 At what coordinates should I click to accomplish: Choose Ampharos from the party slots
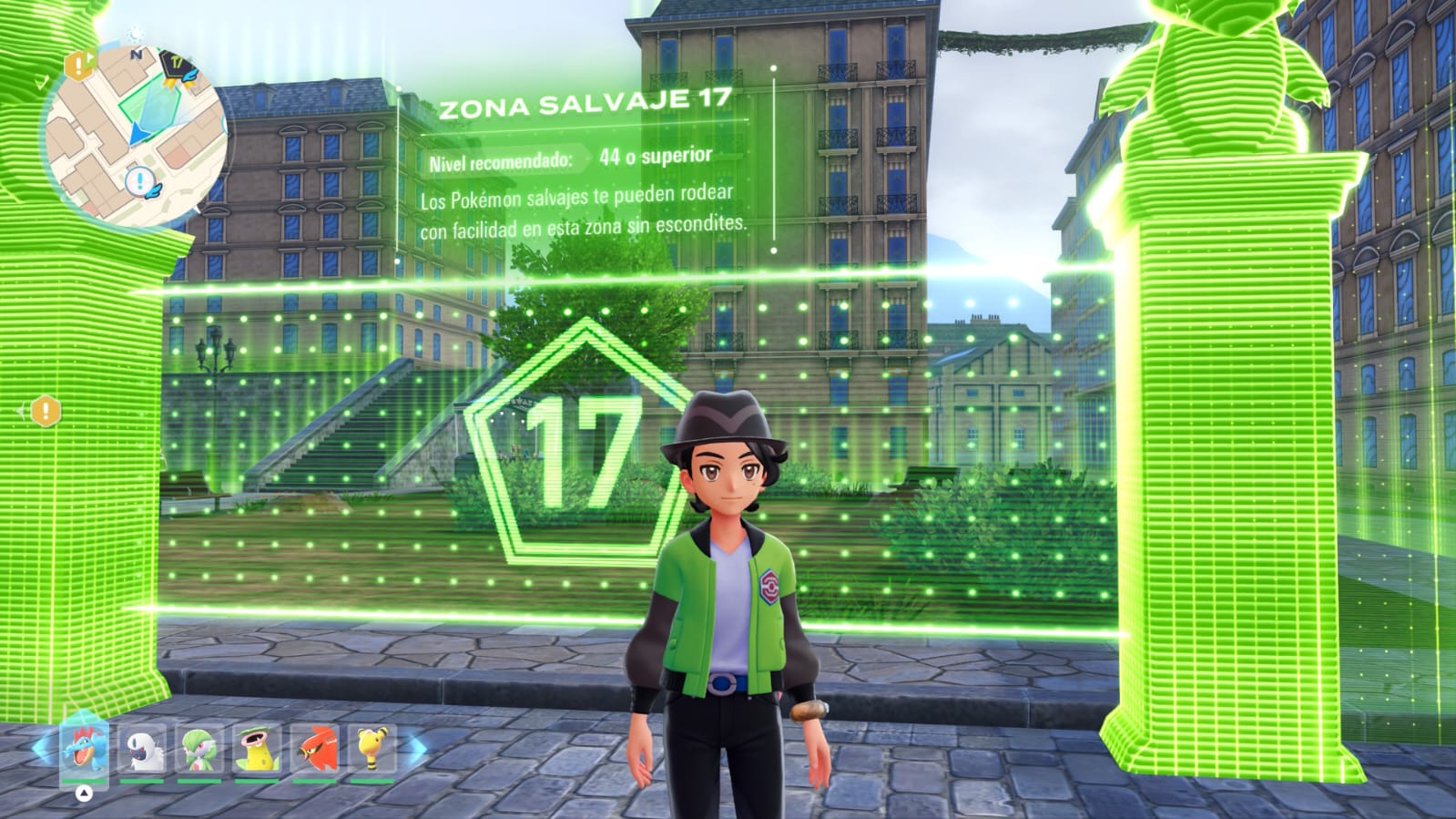[x=372, y=751]
